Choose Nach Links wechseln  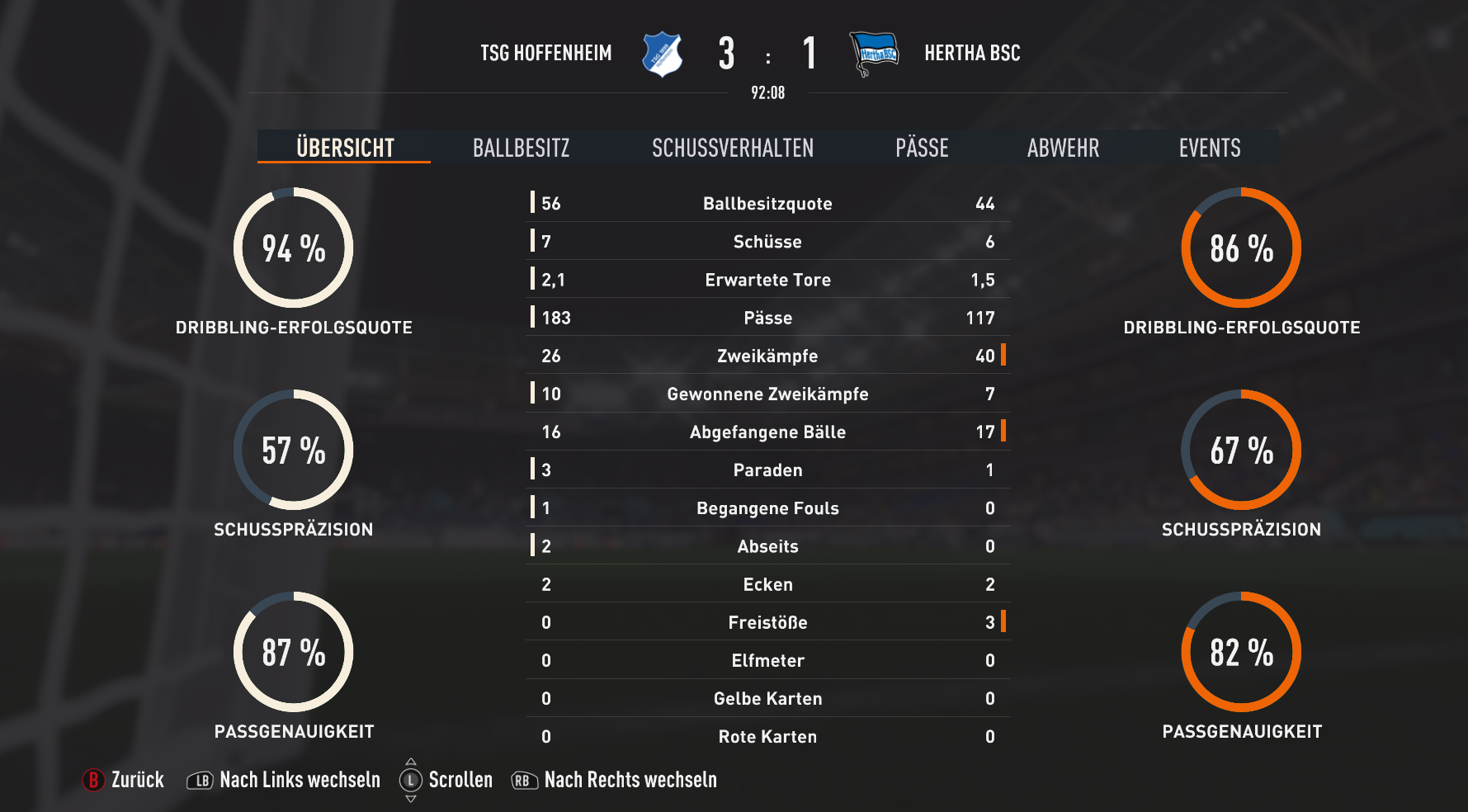pyautogui.click(x=285, y=780)
